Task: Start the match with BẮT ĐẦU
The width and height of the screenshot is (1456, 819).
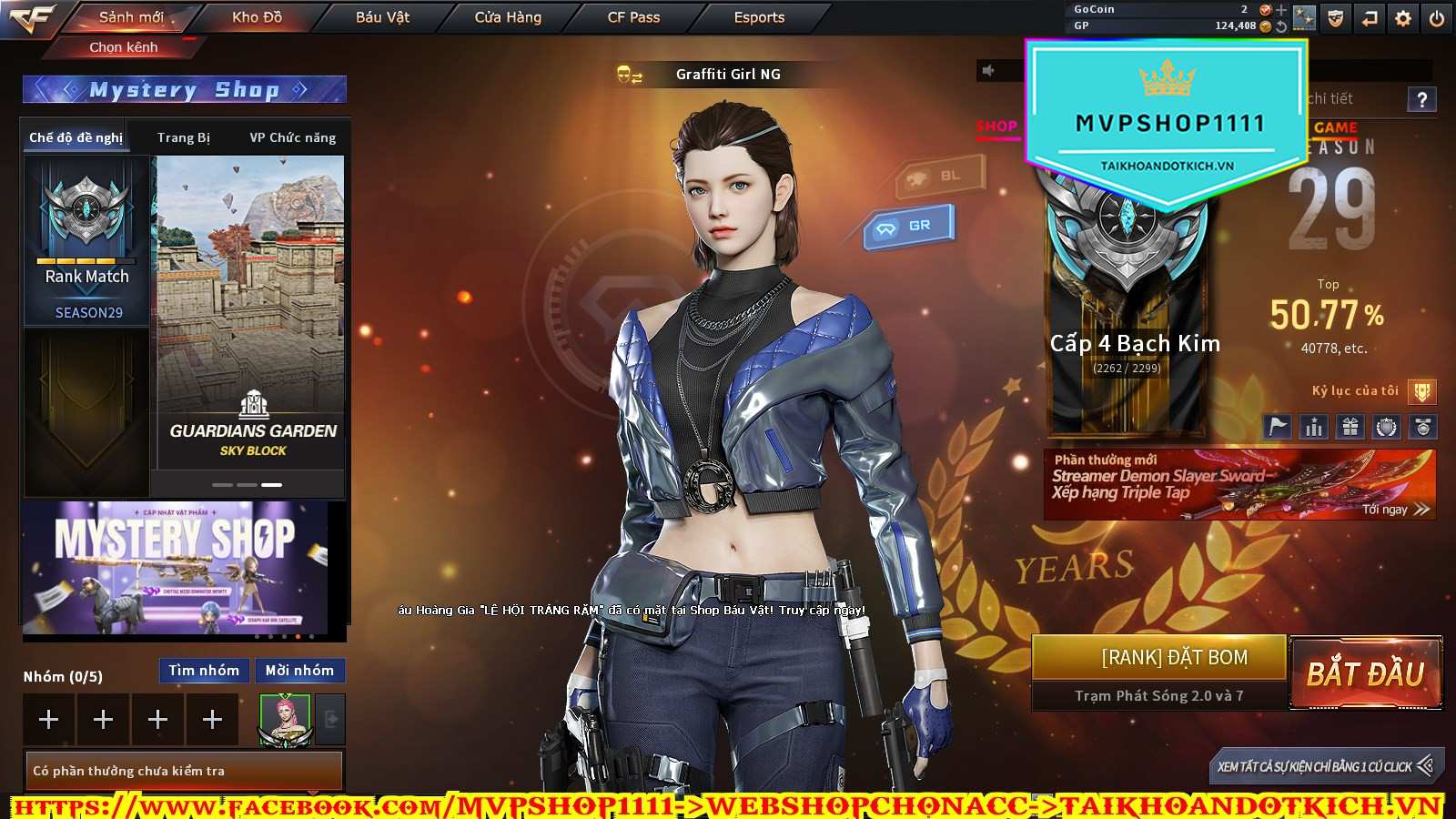Action: coord(1365,673)
